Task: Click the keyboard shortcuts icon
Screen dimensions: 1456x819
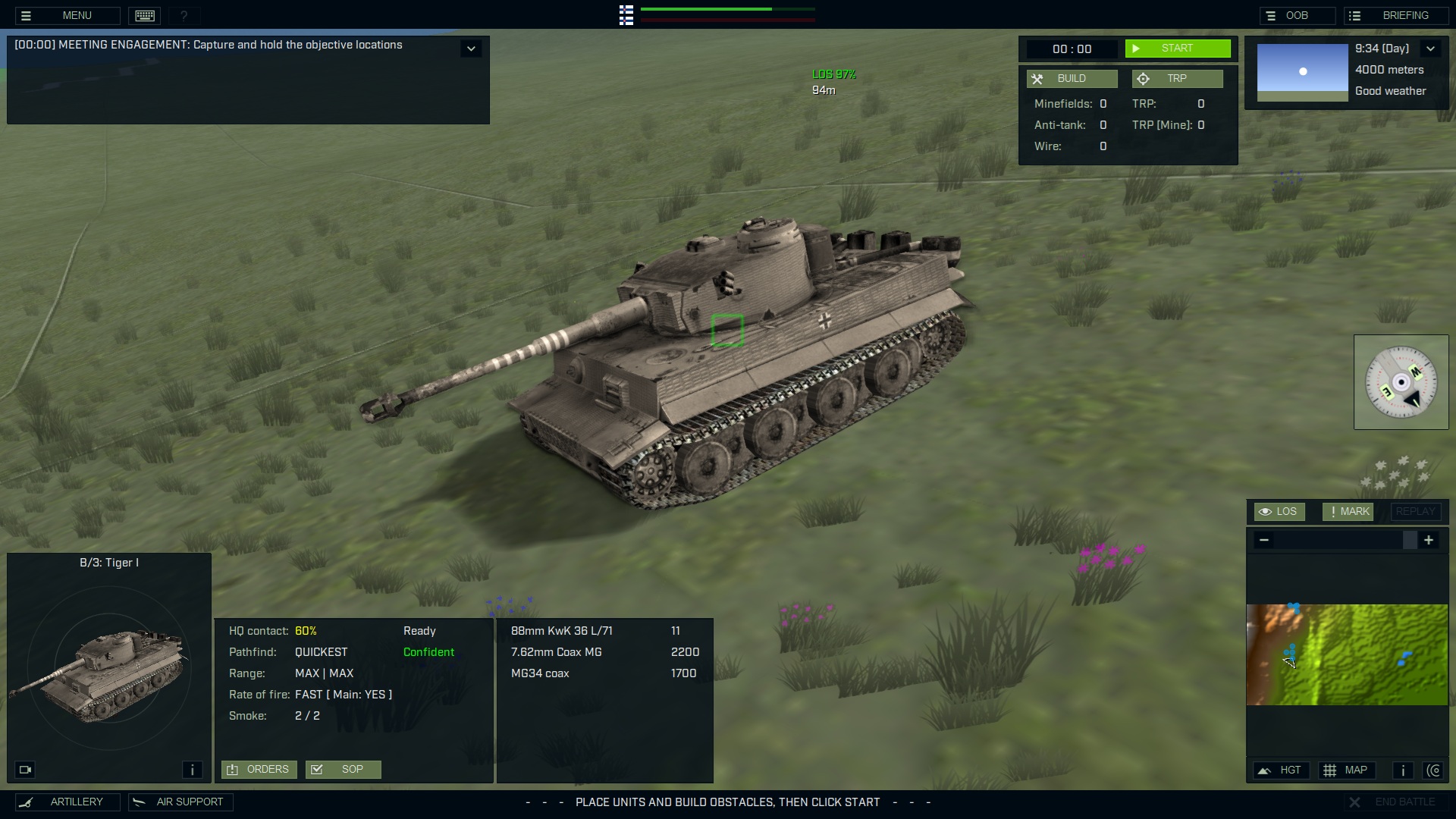Action: (x=144, y=15)
